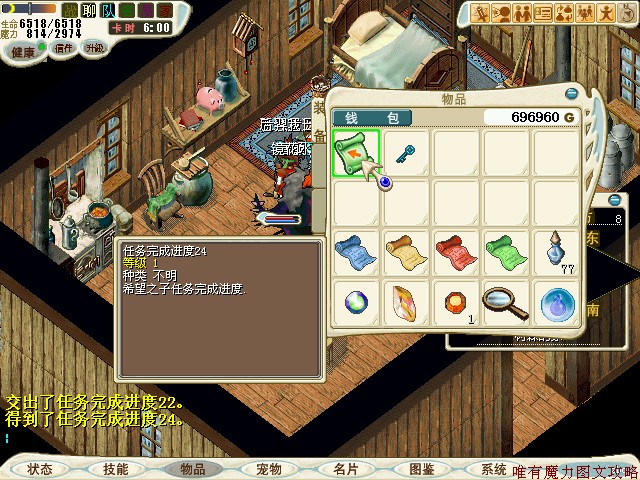Choose the pale crystal shard item

[x=405, y=301]
